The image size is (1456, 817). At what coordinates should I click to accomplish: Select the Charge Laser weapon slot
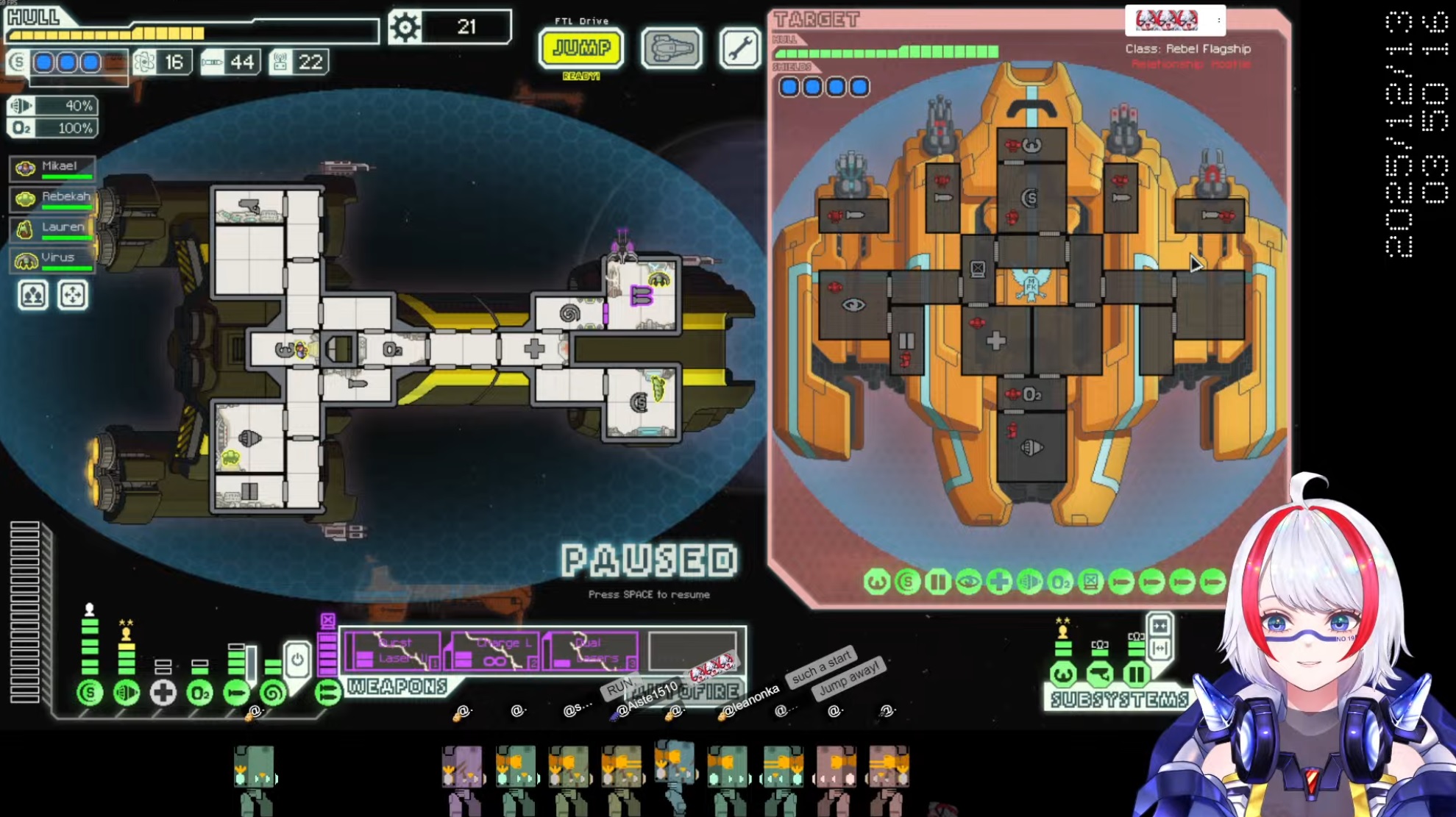[494, 651]
